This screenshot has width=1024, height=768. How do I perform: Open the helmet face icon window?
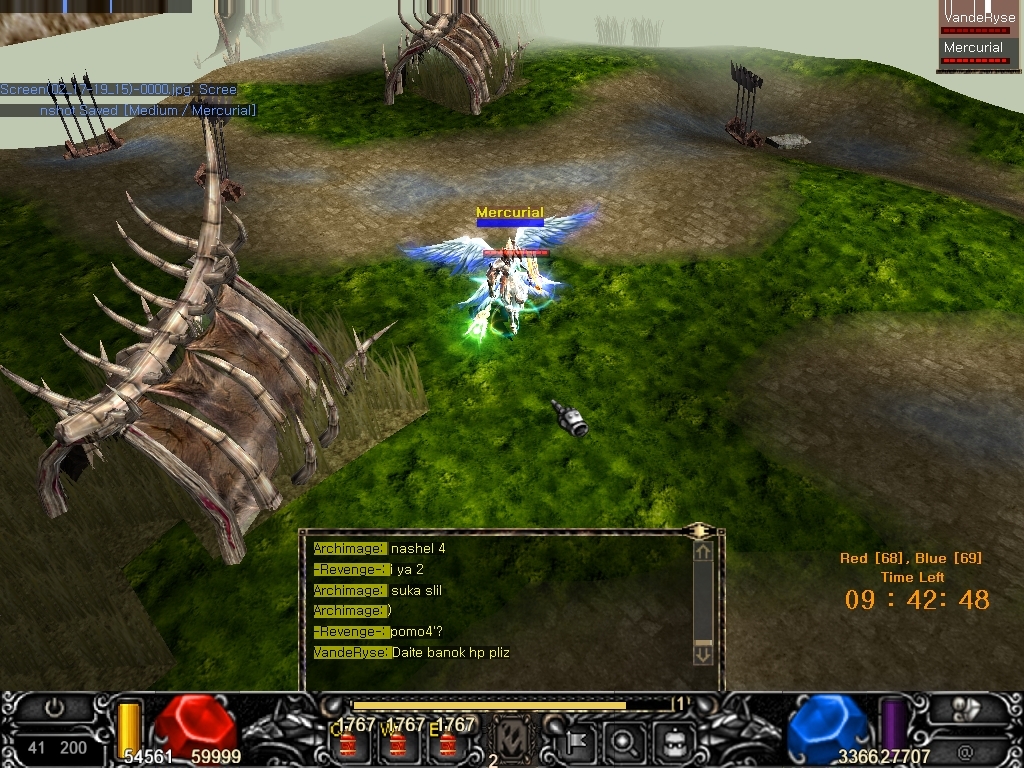coord(672,742)
